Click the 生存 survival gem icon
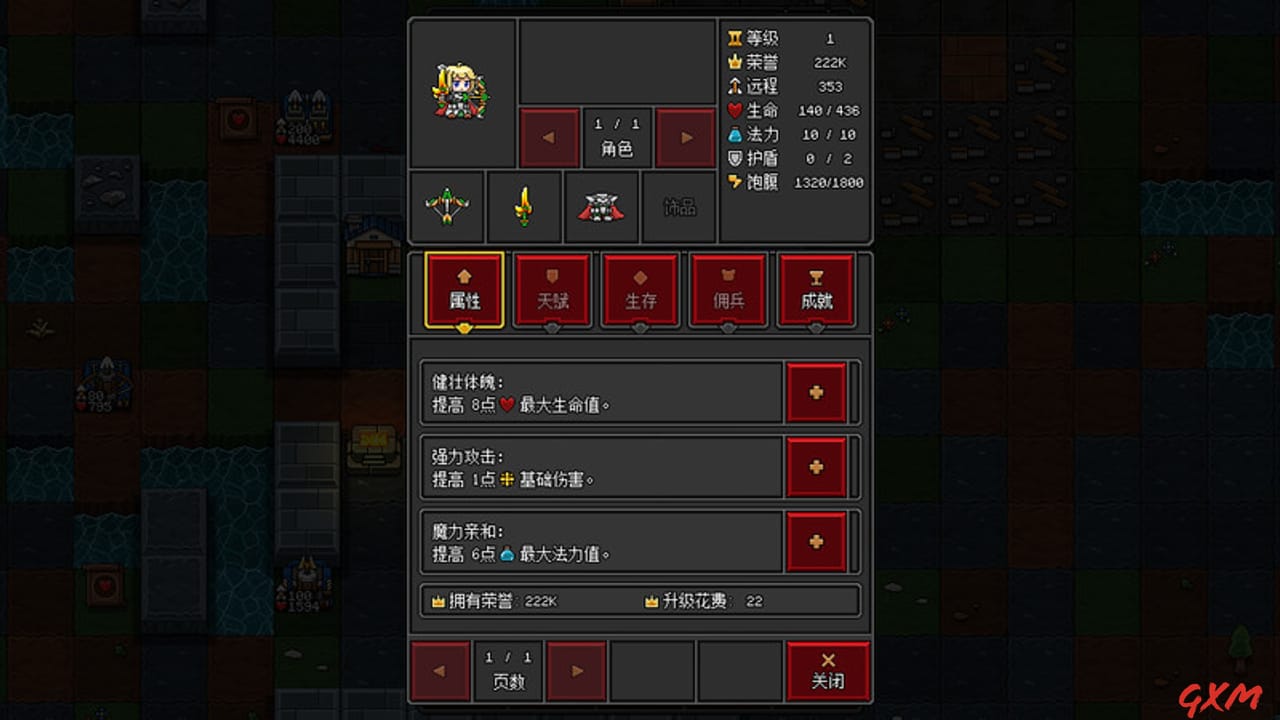1280x720 pixels. click(640, 290)
